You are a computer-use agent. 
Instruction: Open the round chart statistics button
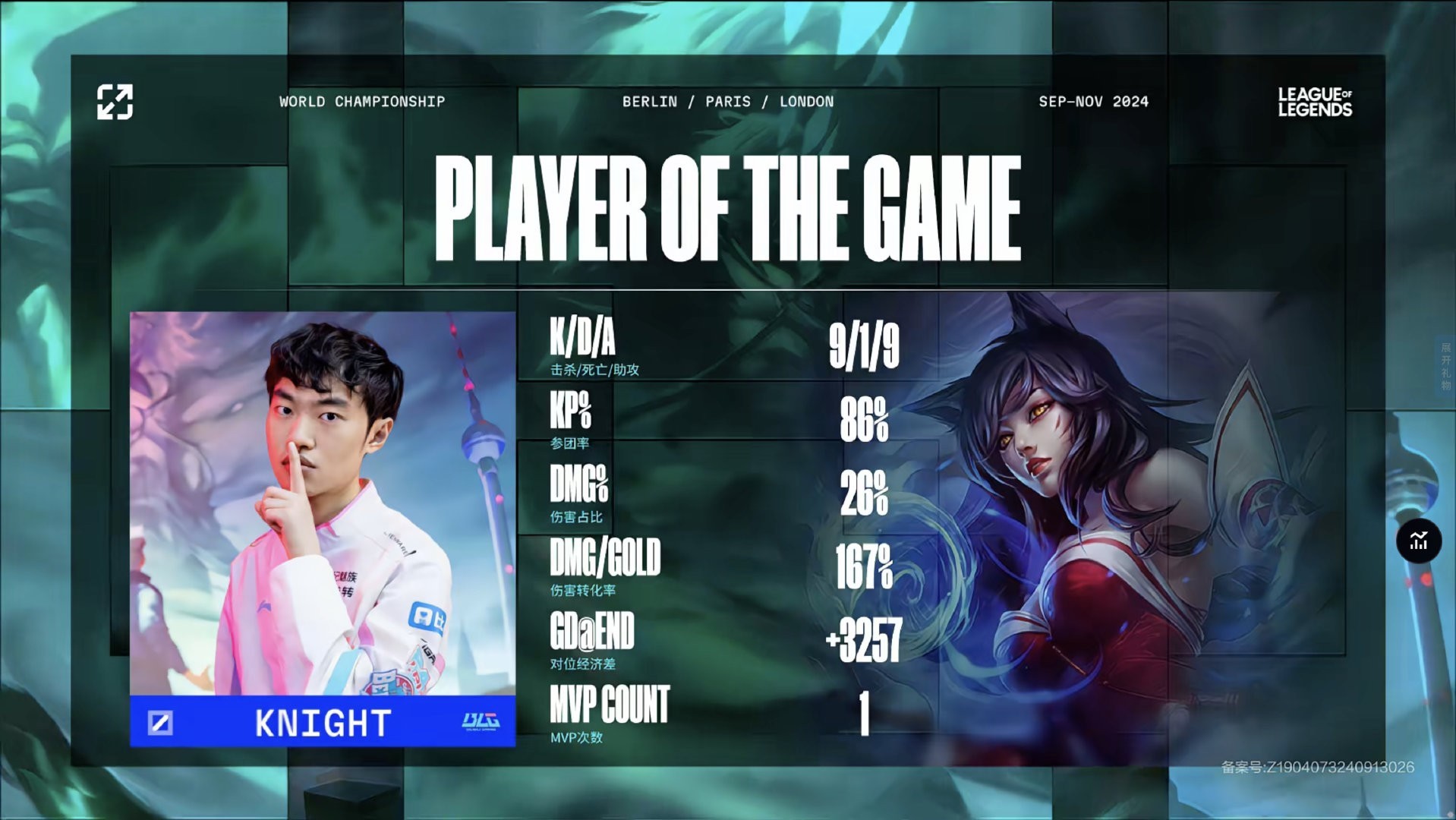point(1418,541)
